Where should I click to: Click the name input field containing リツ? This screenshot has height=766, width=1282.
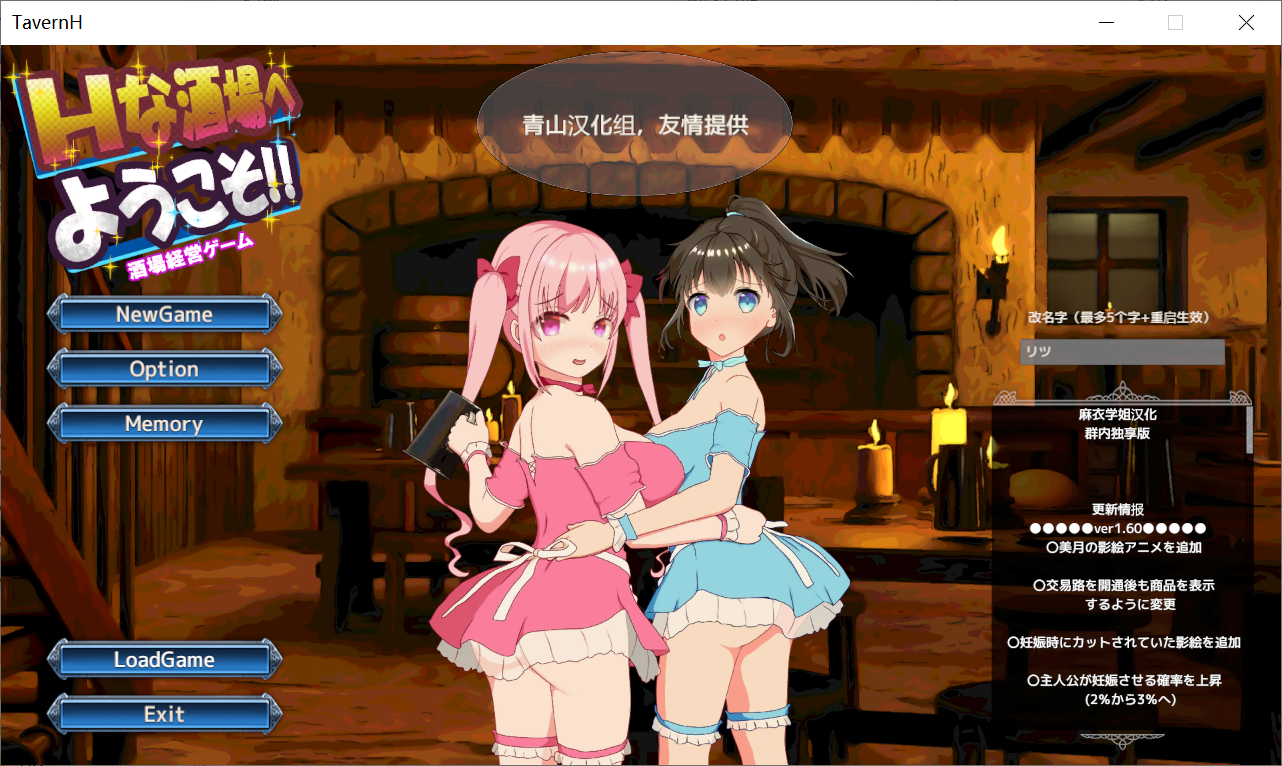tap(1122, 352)
